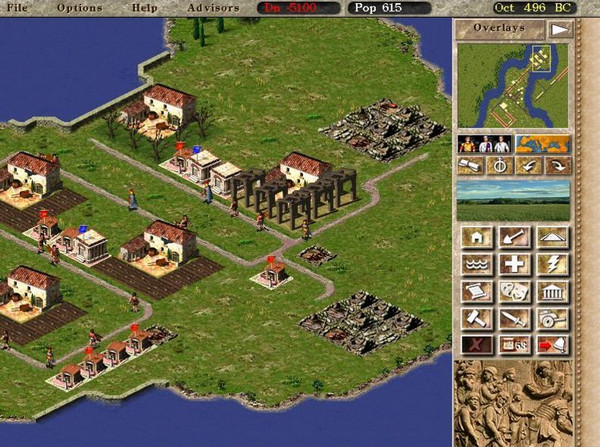Image resolution: width=600 pixels, height=447 pixels.
Task: Open the health structures cross button
Action: [x=514, y=264]
